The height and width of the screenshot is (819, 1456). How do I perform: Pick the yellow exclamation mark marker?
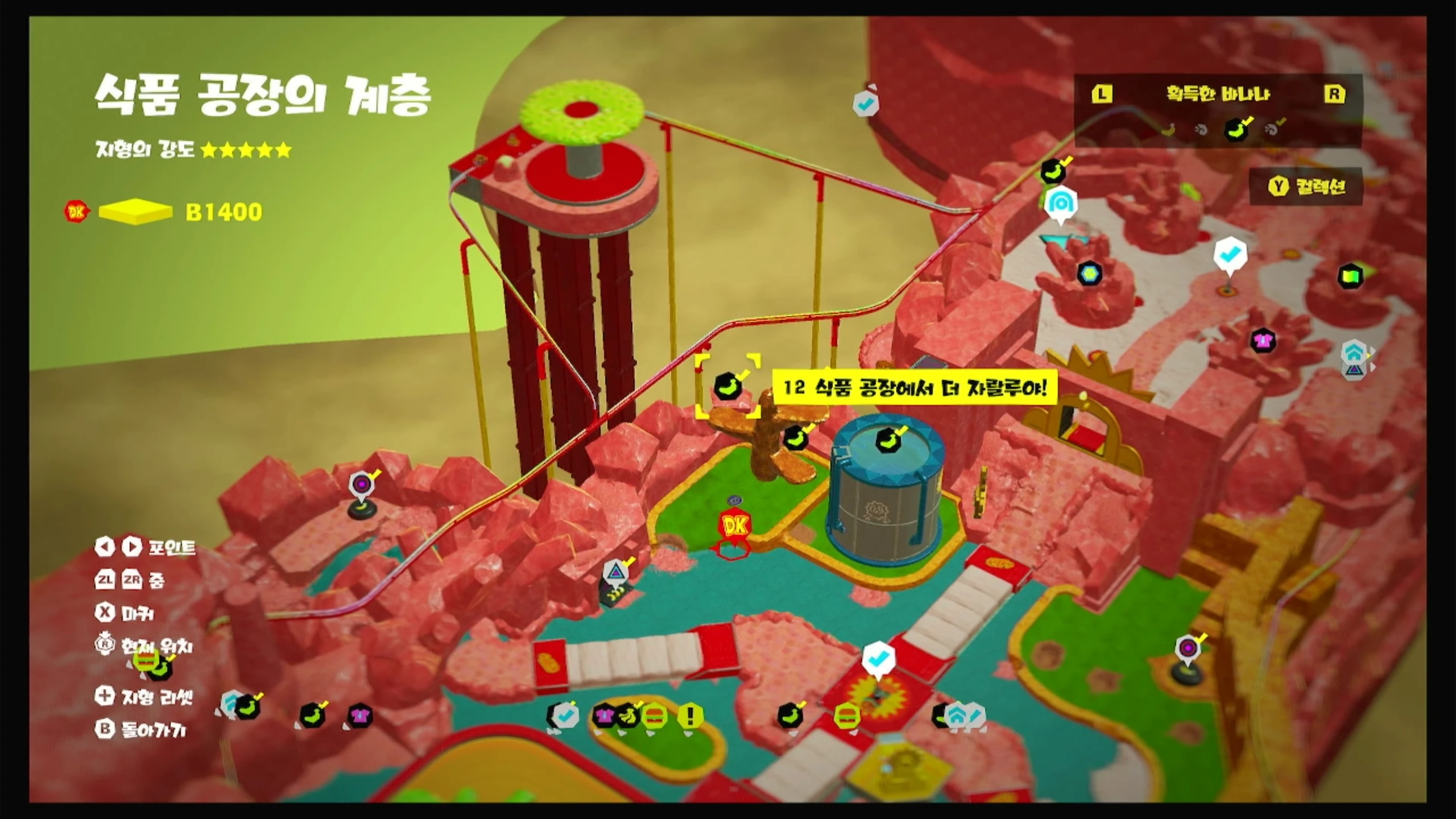[690, 716]
